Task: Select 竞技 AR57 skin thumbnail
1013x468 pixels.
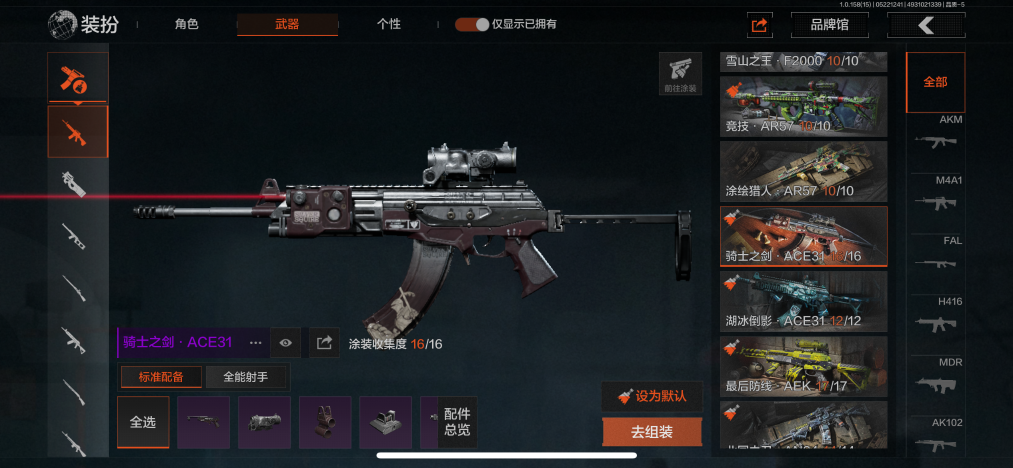Action: click(803, 106)
